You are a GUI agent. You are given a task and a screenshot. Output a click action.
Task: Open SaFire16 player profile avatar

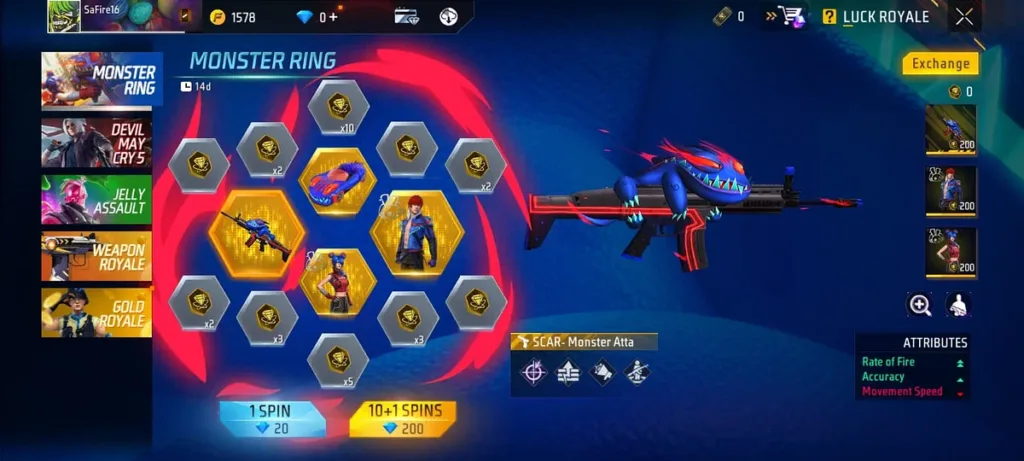coord(63,16)
